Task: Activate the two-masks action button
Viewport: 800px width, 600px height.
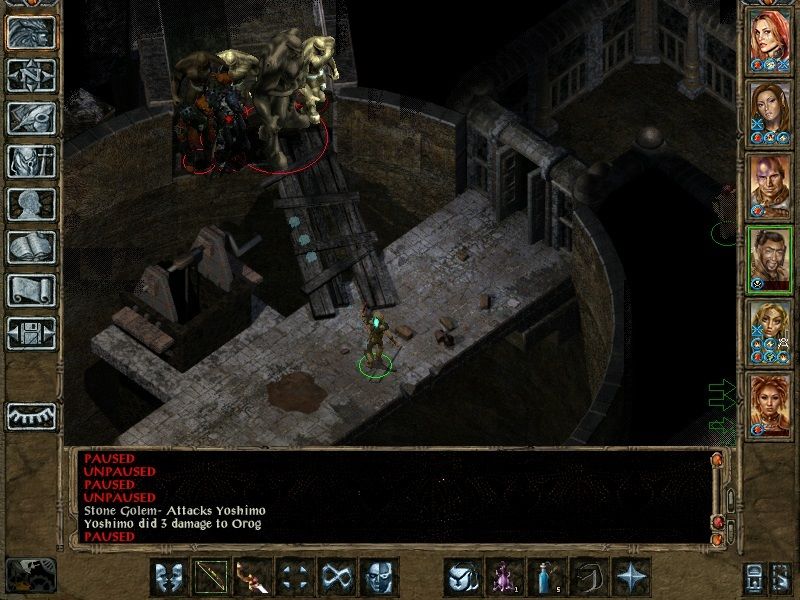Action: point(168,577)
